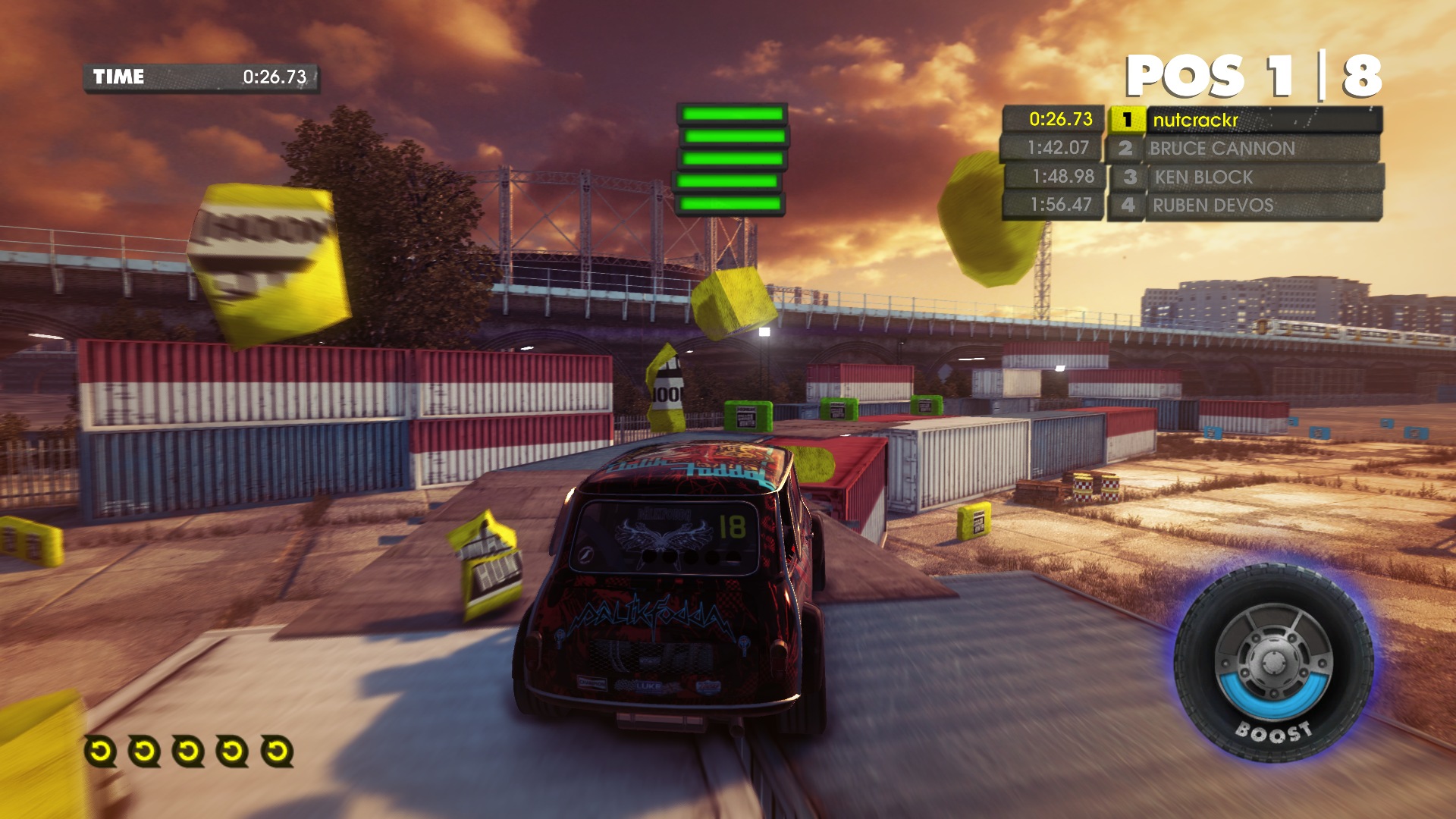This screenshot has height=819, width=1456.
Task: Select the nutcrackr leaderboard row
Action: [1244, 120]
